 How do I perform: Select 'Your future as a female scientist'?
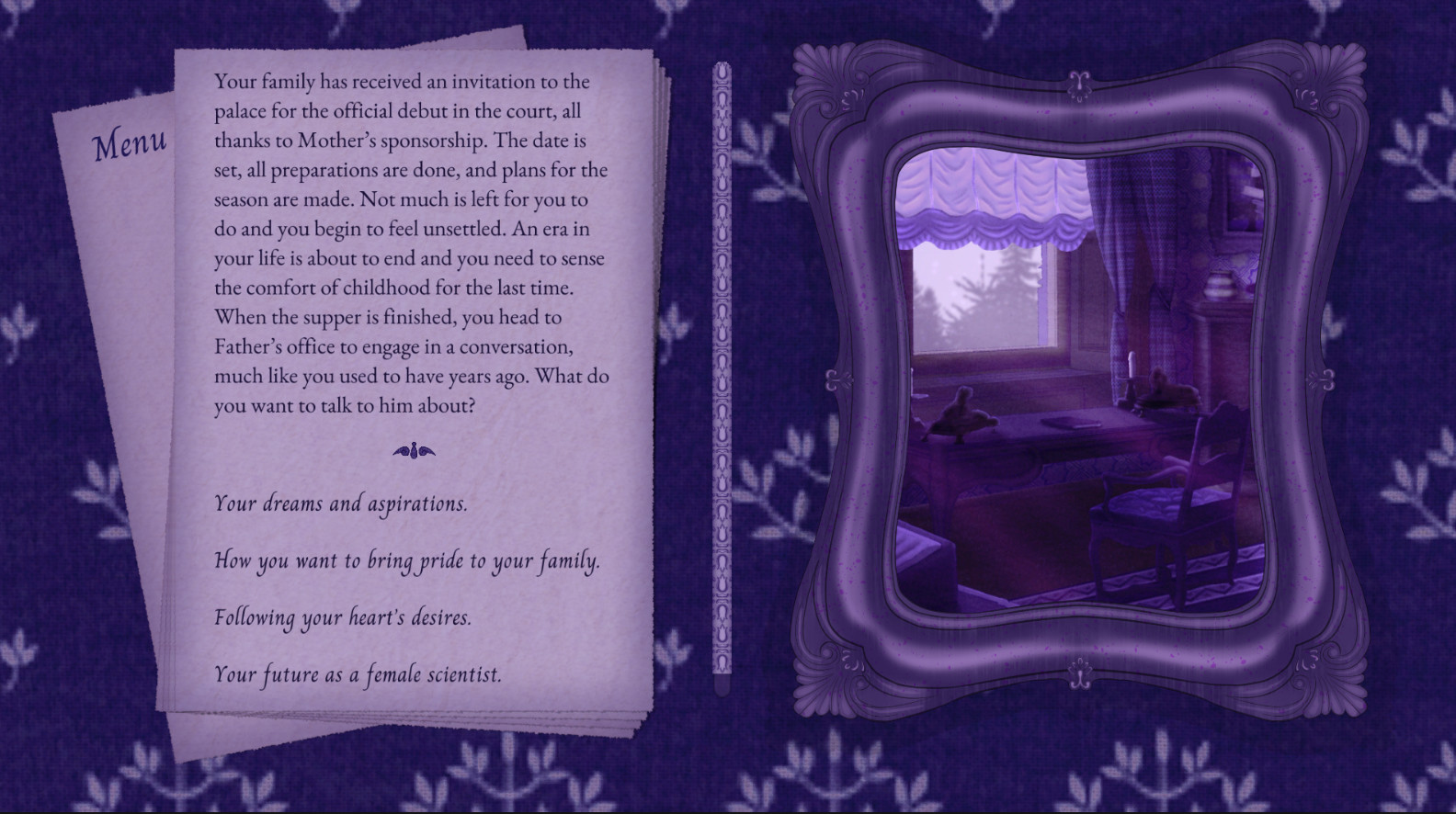[x=357, y=673]
